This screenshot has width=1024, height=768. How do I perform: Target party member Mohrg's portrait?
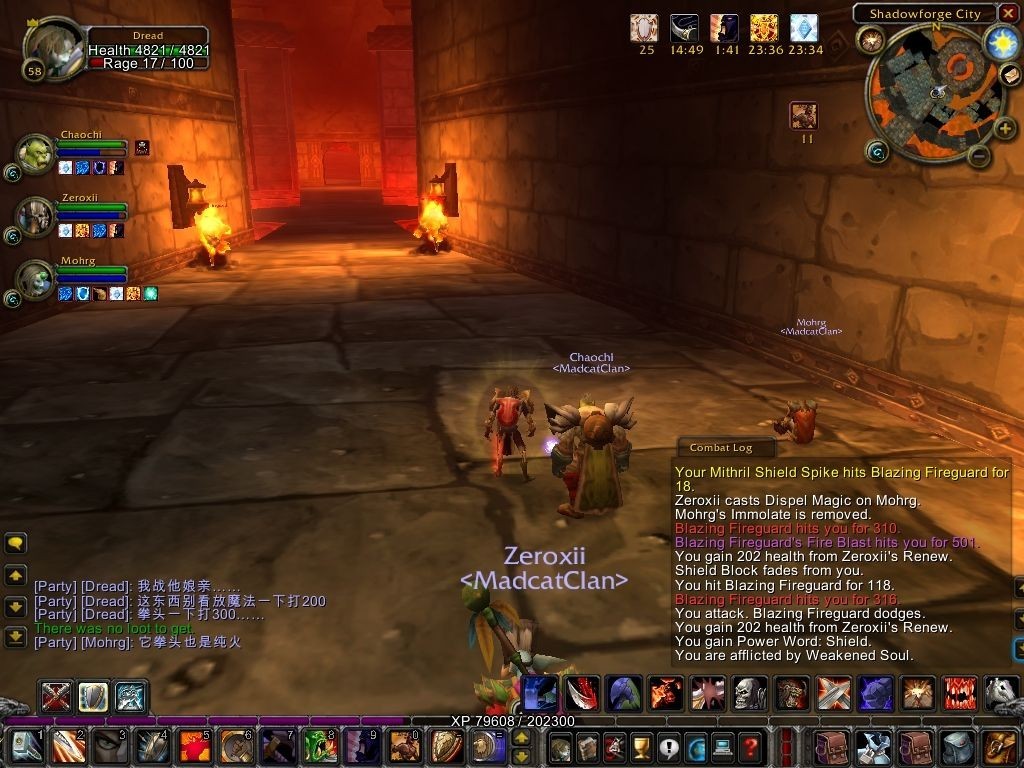[x=36, y=280]
